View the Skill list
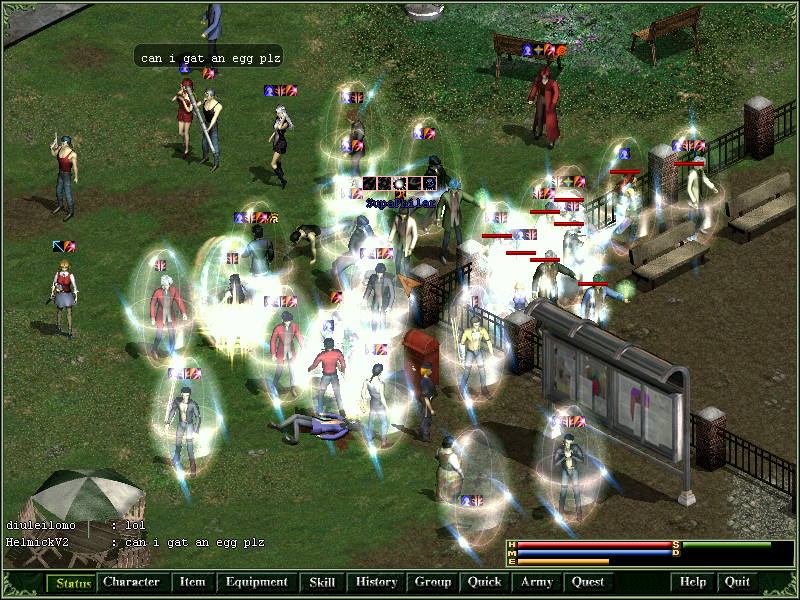The width and height of the screenshot is (800, 600). tap(322, 582)
